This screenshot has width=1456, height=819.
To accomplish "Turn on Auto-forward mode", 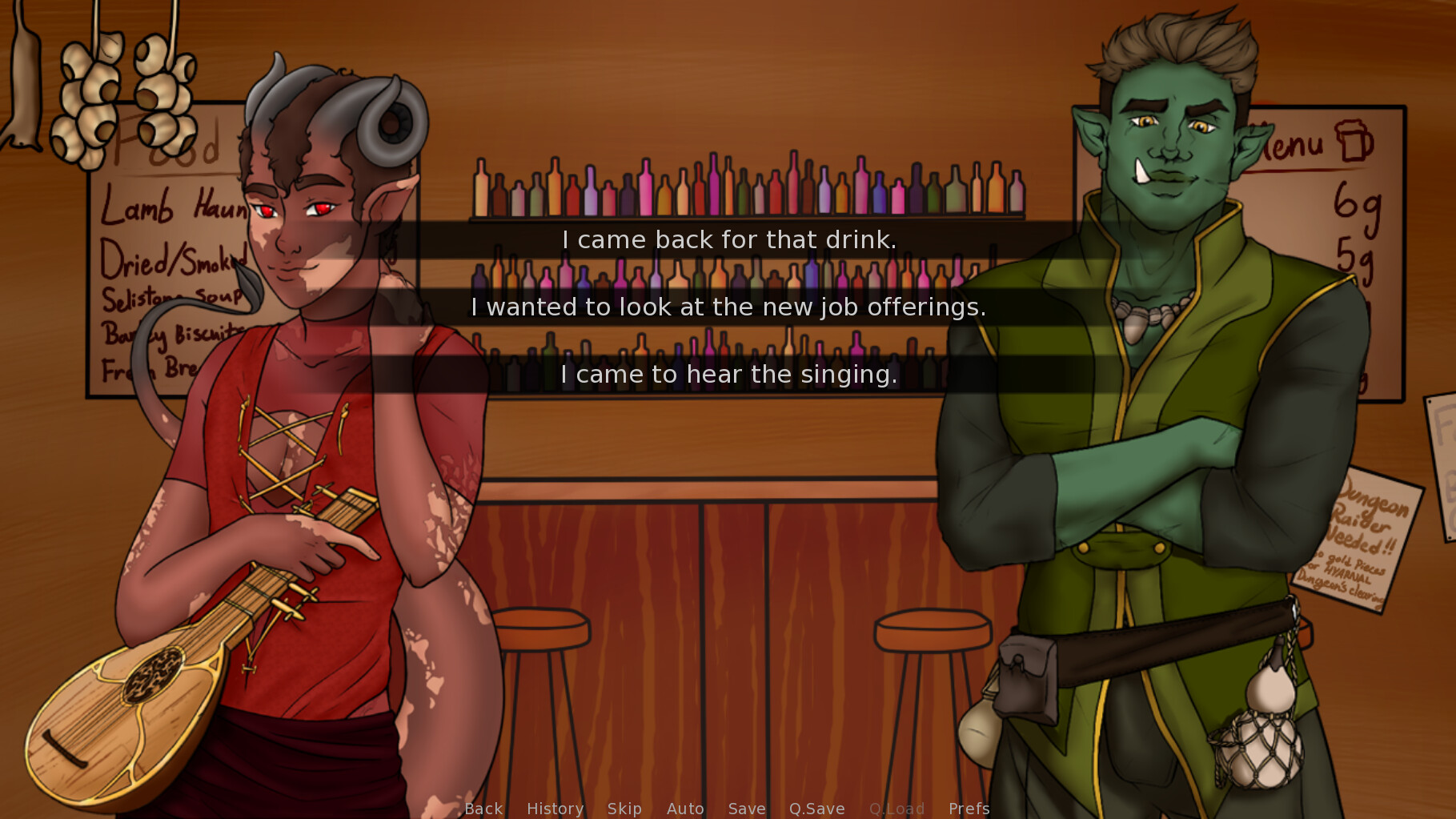I will tap(684, 809).
